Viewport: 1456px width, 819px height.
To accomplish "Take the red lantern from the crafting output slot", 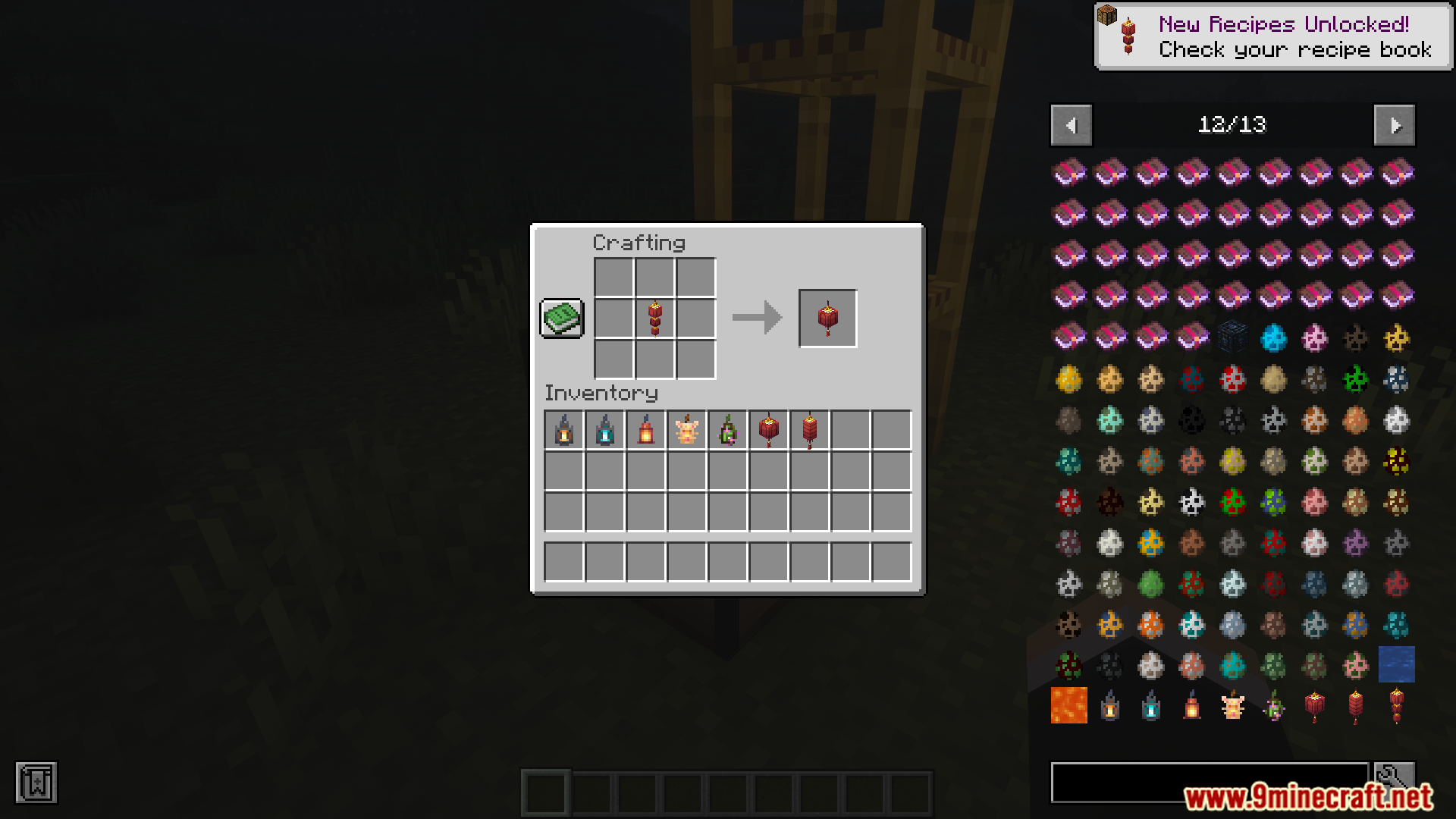I will (827, 318).
